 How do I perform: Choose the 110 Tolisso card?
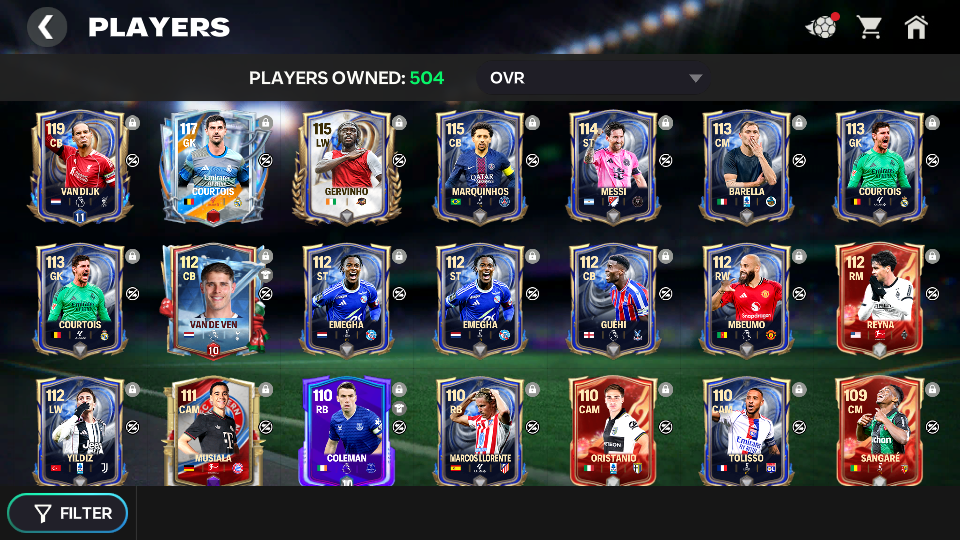click(x=745, y=430)
